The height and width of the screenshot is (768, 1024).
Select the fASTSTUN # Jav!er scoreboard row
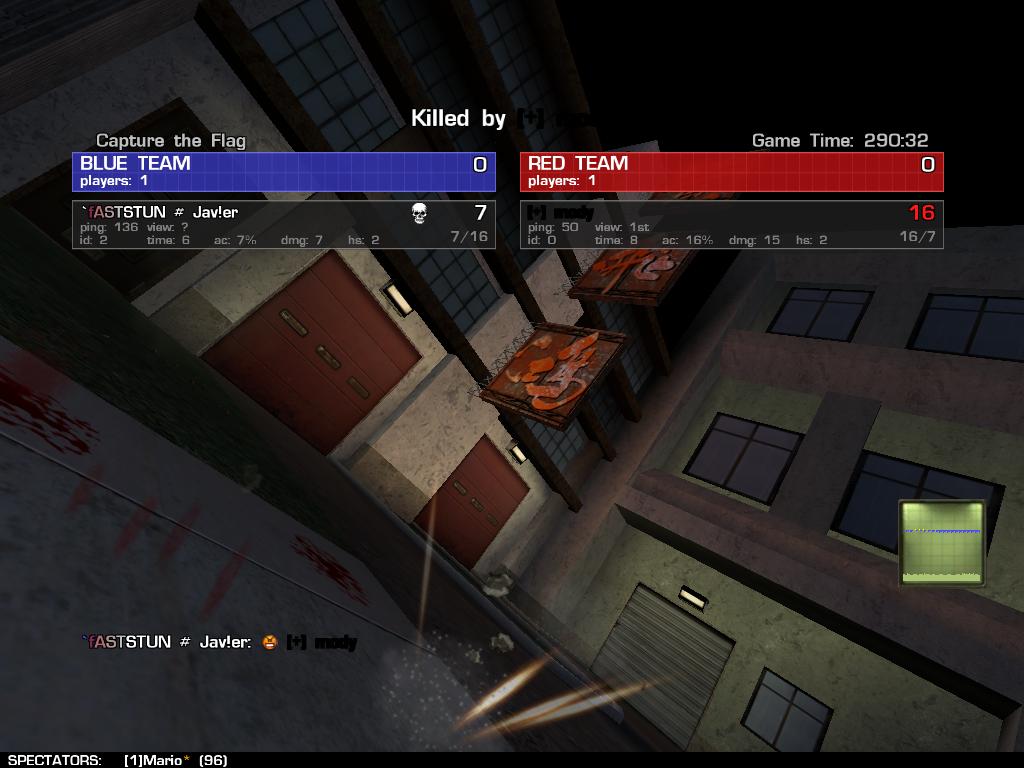point(284,225)
